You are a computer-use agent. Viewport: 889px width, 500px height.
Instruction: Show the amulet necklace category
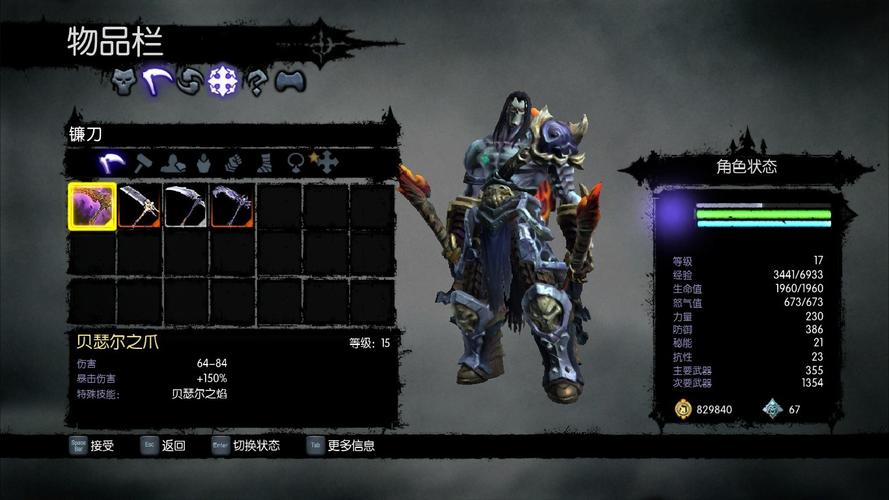(x=296, y=162)
